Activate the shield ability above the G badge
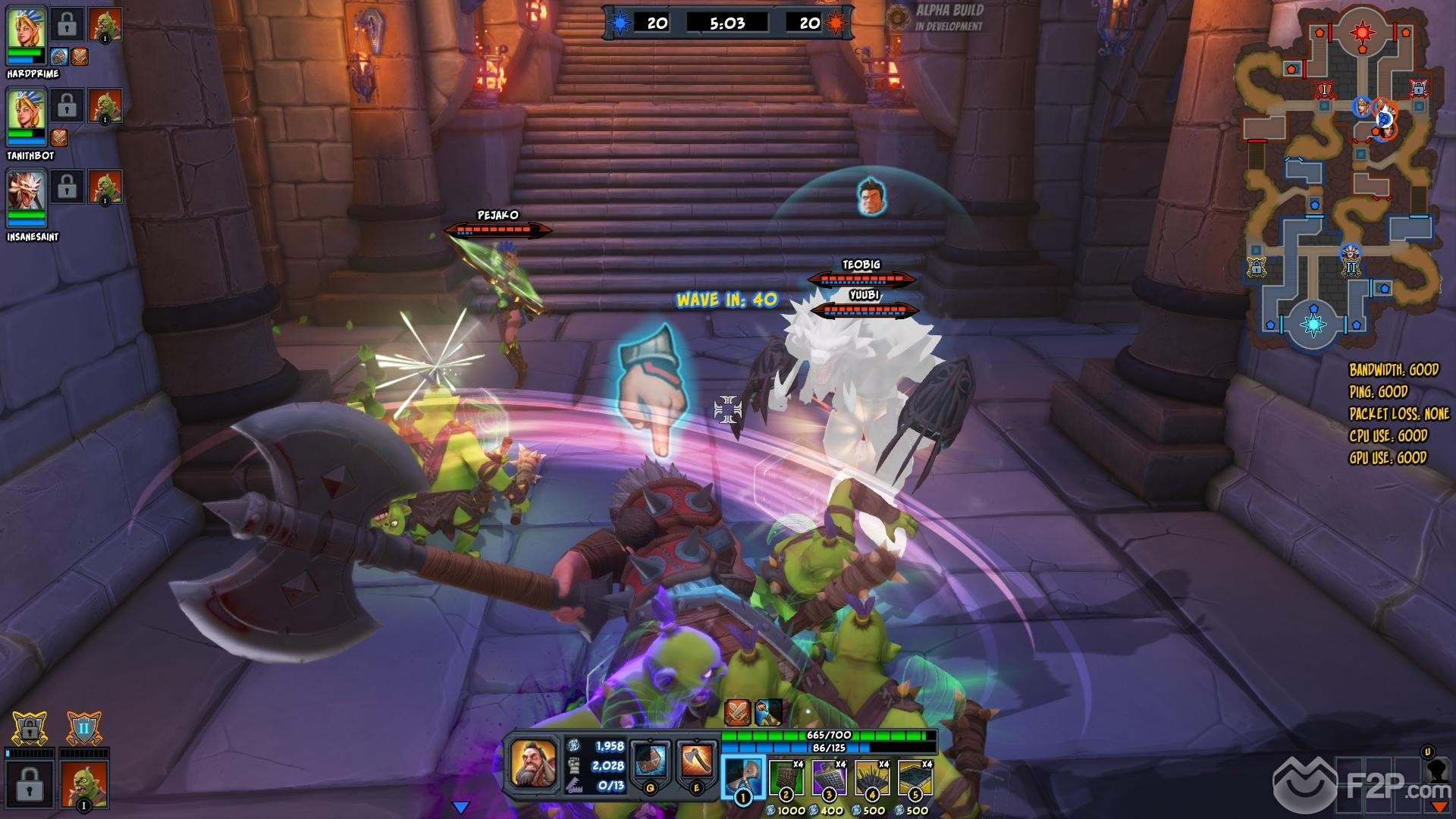The image size is (1456, 819). 650,761
